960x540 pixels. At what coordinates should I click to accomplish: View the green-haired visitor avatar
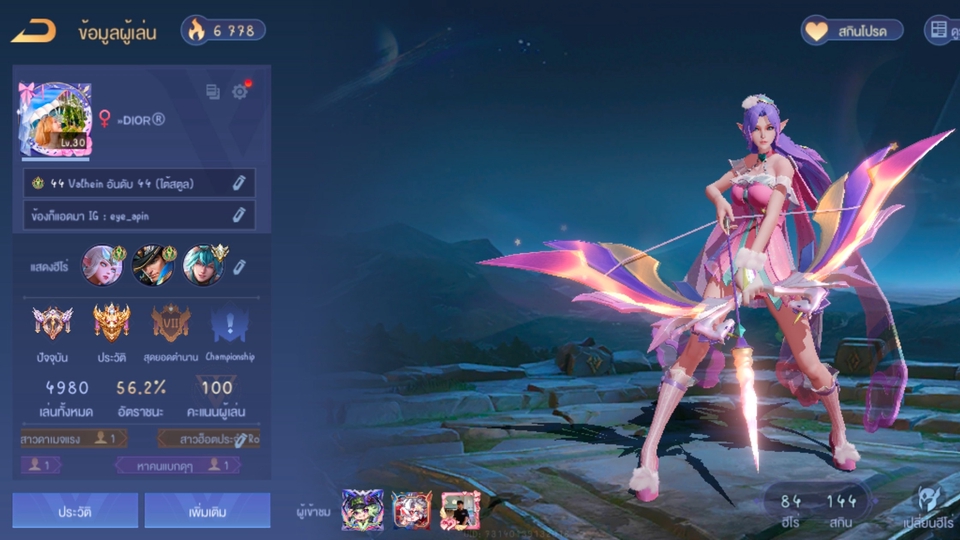361,510
